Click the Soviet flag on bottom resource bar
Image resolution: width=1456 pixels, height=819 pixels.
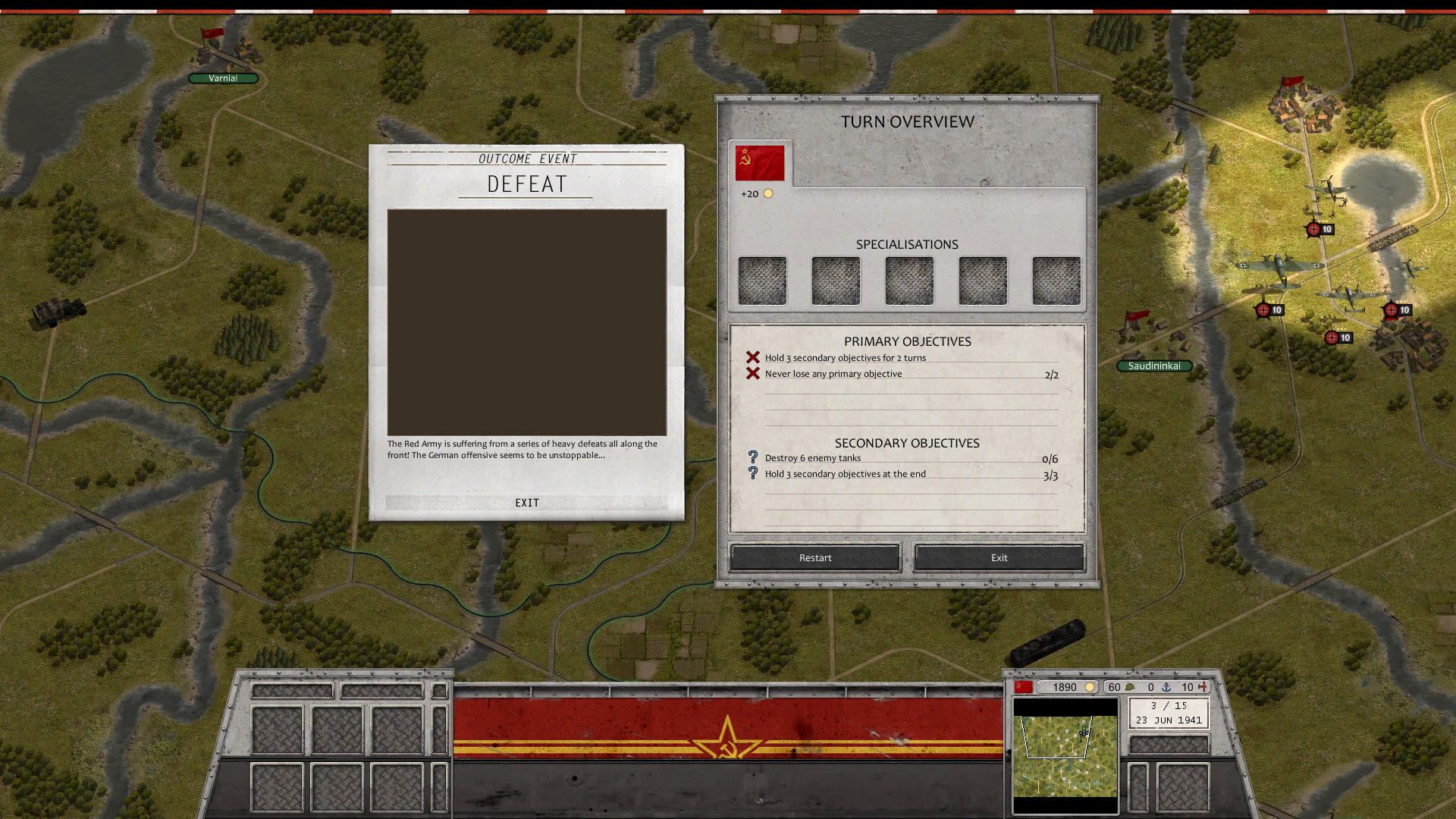pyautogui.click(x=1024, y=686)
